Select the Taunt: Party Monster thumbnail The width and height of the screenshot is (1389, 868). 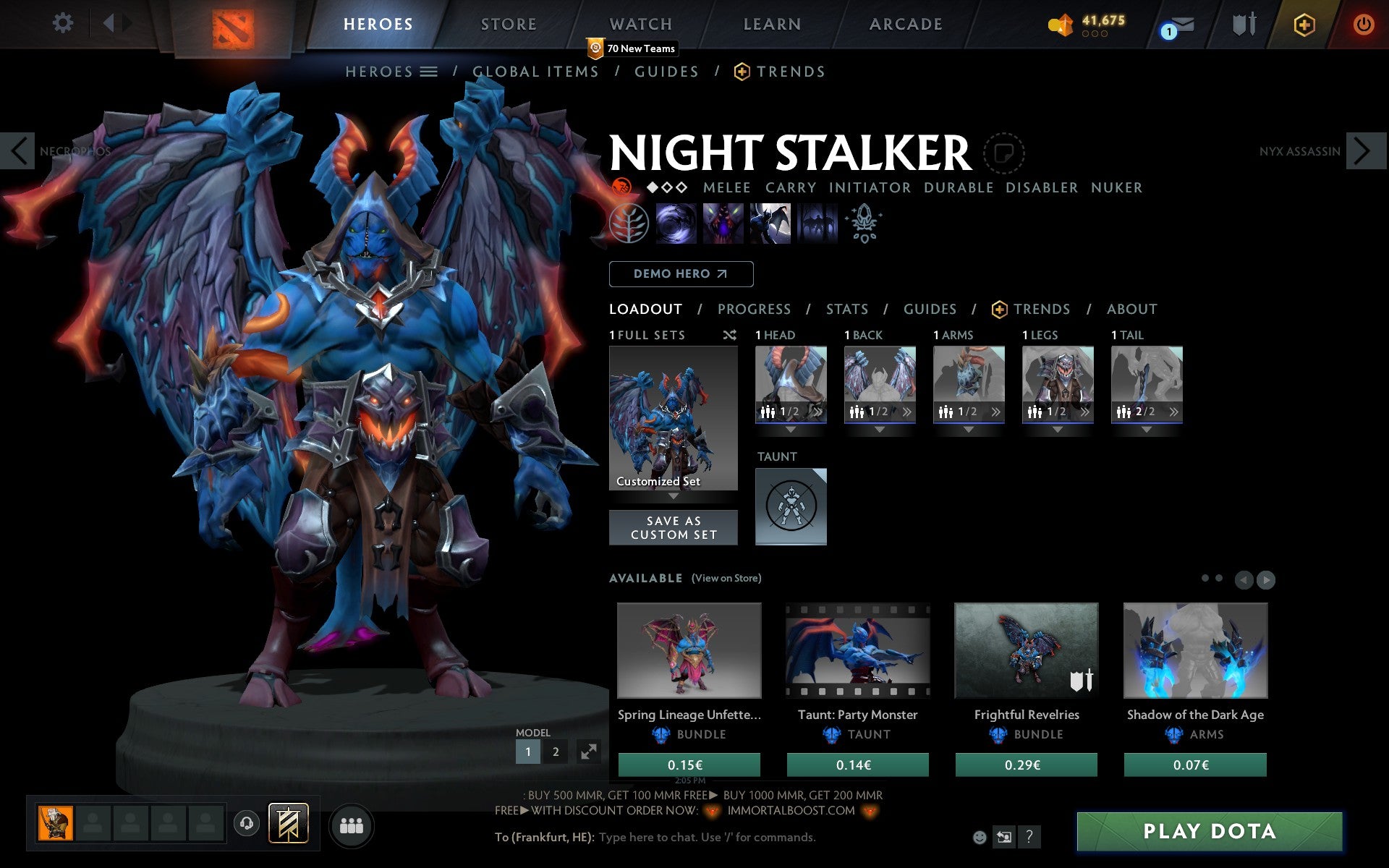click(x=857, y=650)
